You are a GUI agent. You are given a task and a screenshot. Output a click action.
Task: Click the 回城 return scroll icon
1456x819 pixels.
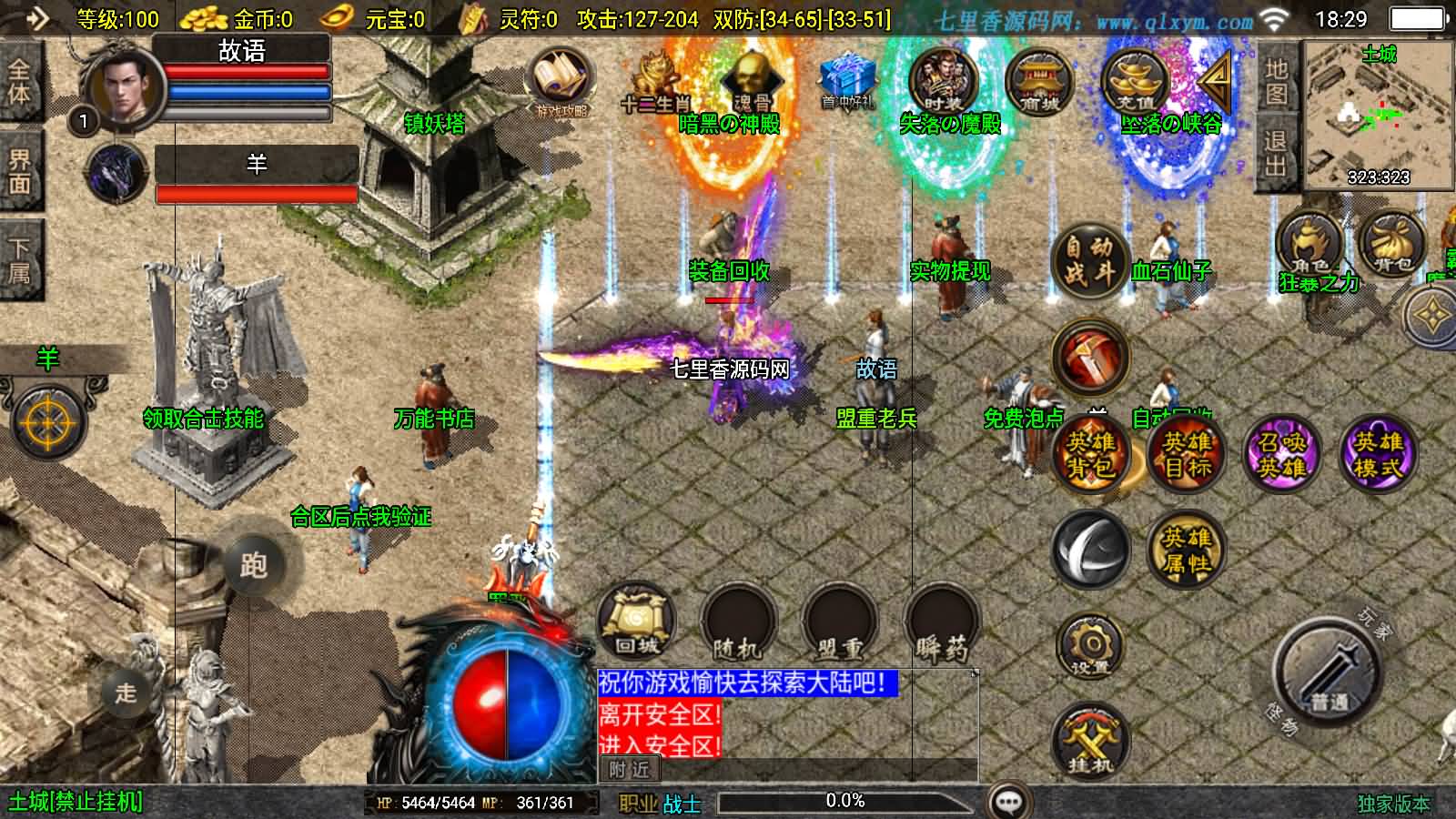tap(635, 623)
